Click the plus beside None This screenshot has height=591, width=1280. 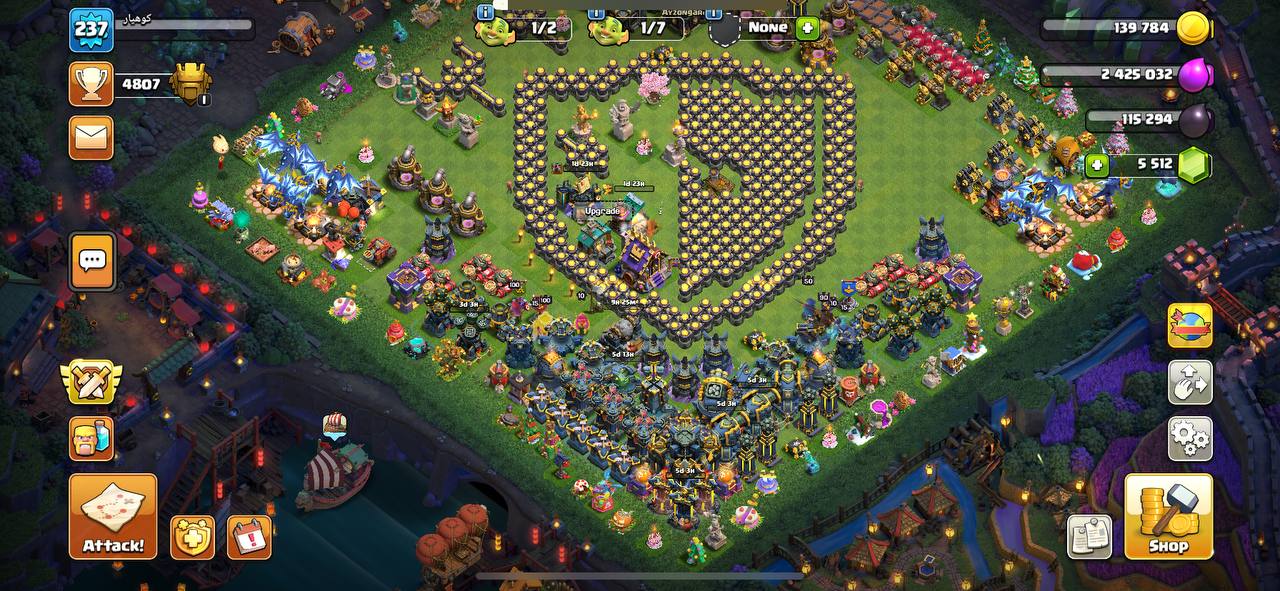(x=807, y=28)
